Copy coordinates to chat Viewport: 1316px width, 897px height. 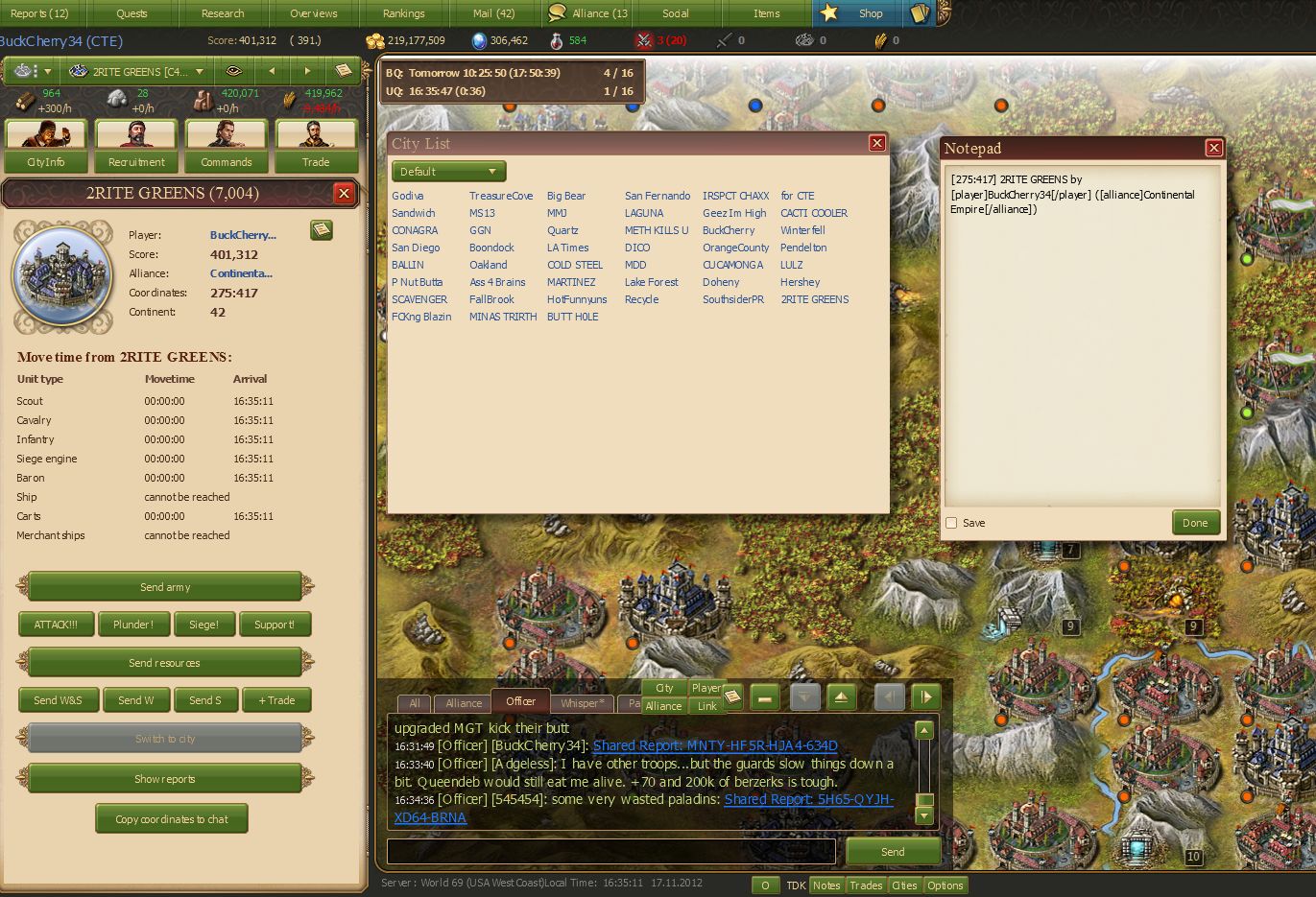(172, 819)
